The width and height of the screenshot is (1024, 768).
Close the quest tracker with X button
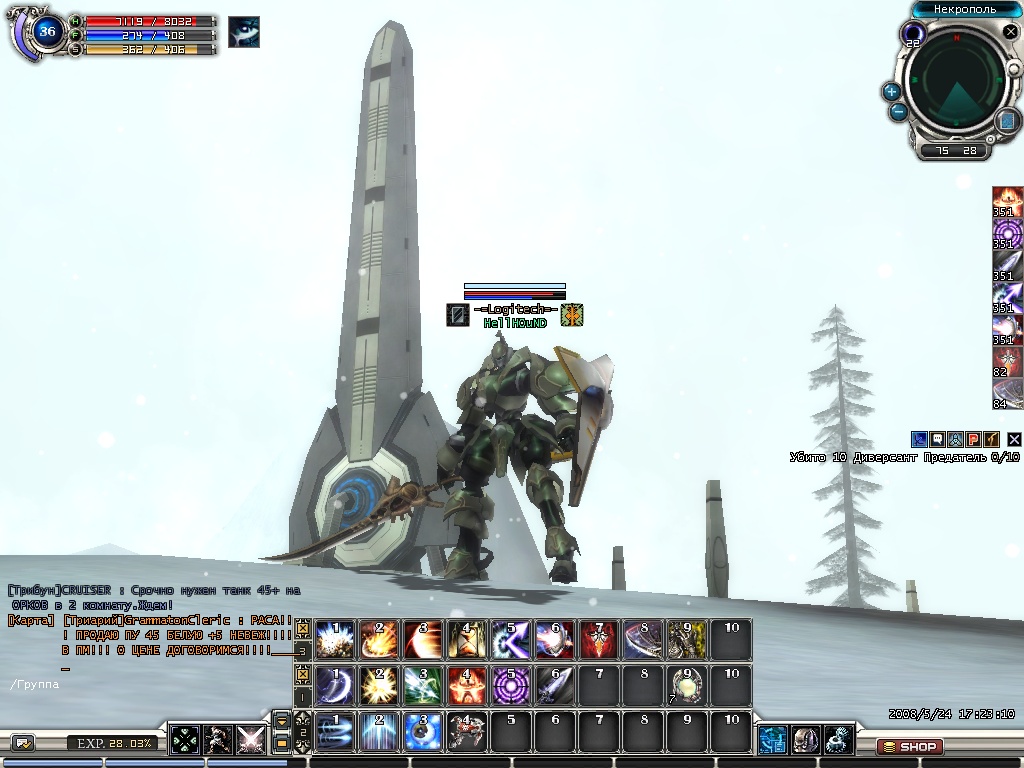pyautogui.click(x=1014, y=439)
